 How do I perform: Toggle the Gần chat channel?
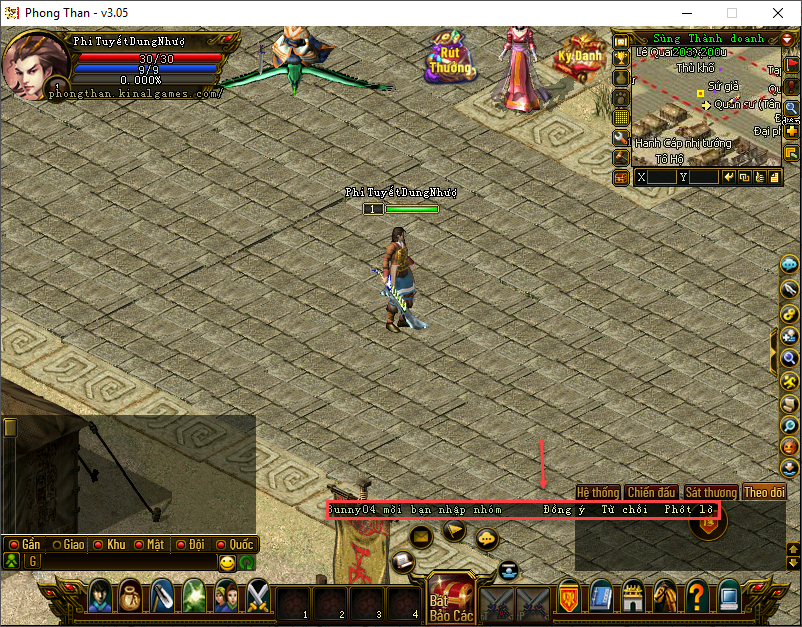25,545
